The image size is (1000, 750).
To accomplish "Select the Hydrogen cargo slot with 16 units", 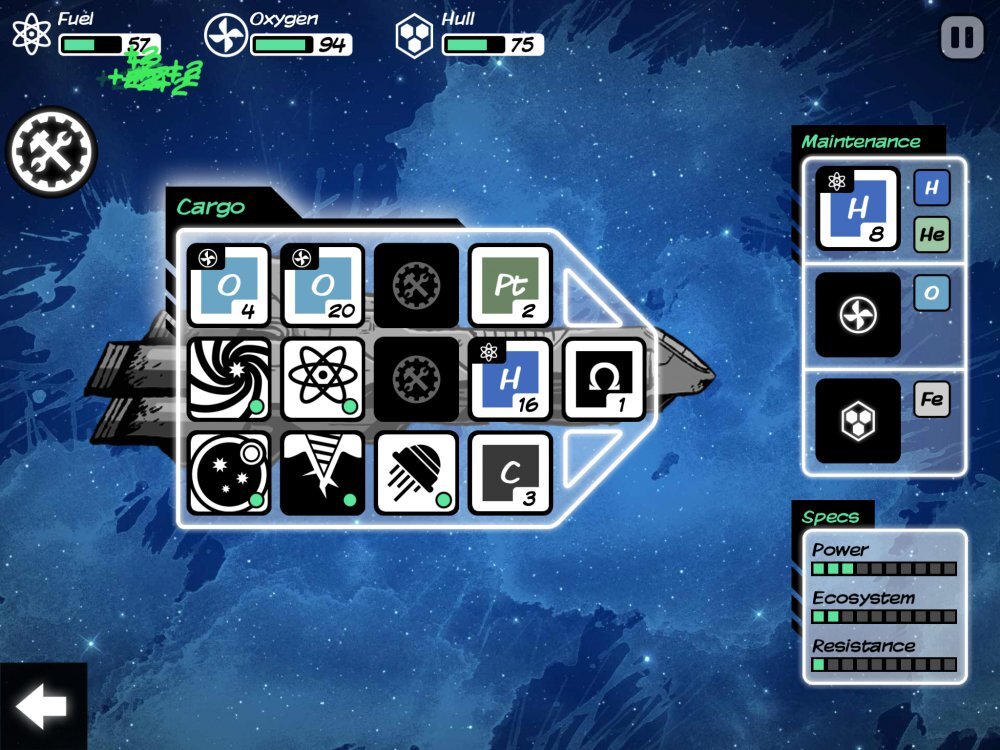I will tap(510, 379).
